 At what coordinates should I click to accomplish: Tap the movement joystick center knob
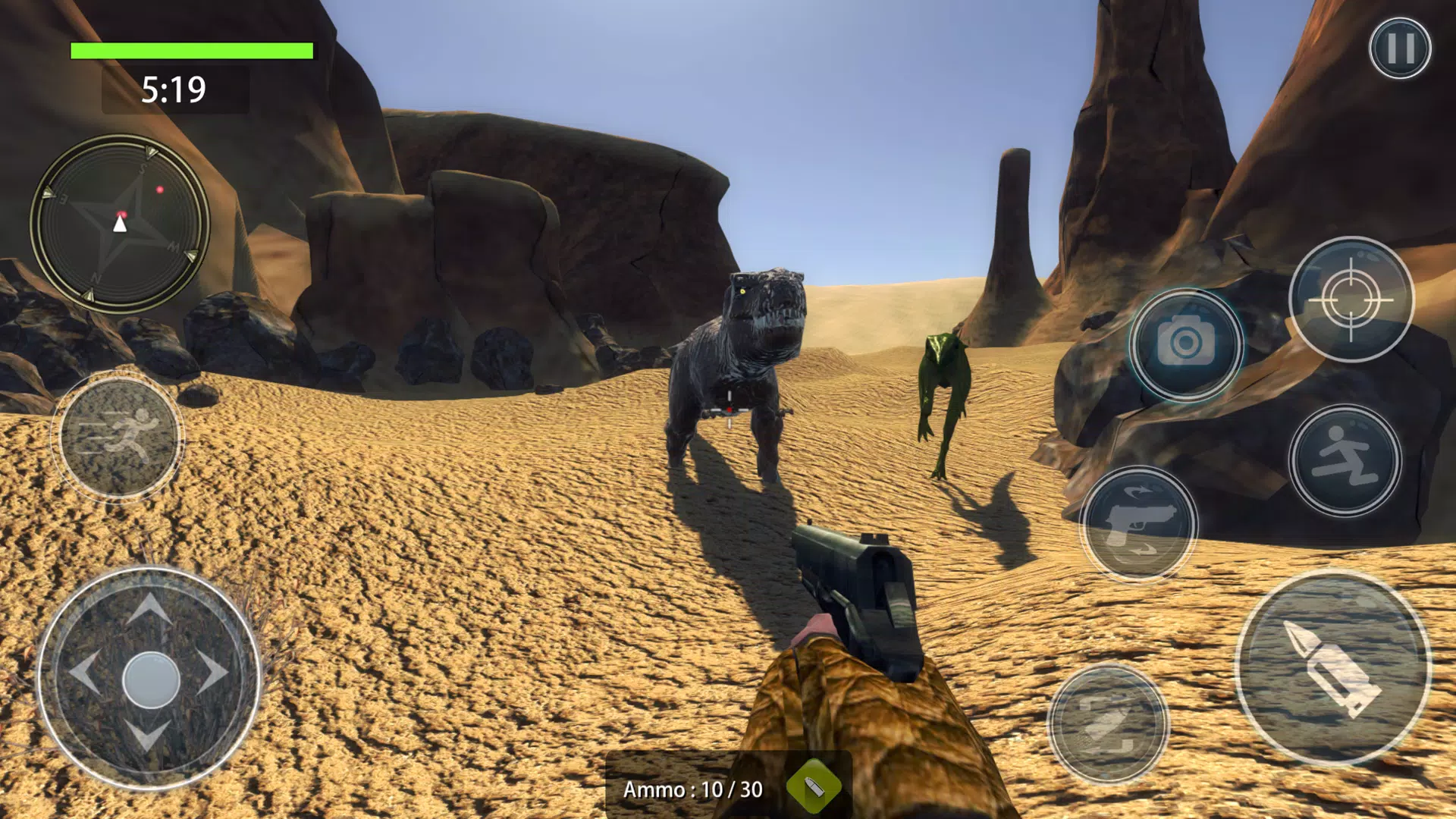click(x=150, y=679)
